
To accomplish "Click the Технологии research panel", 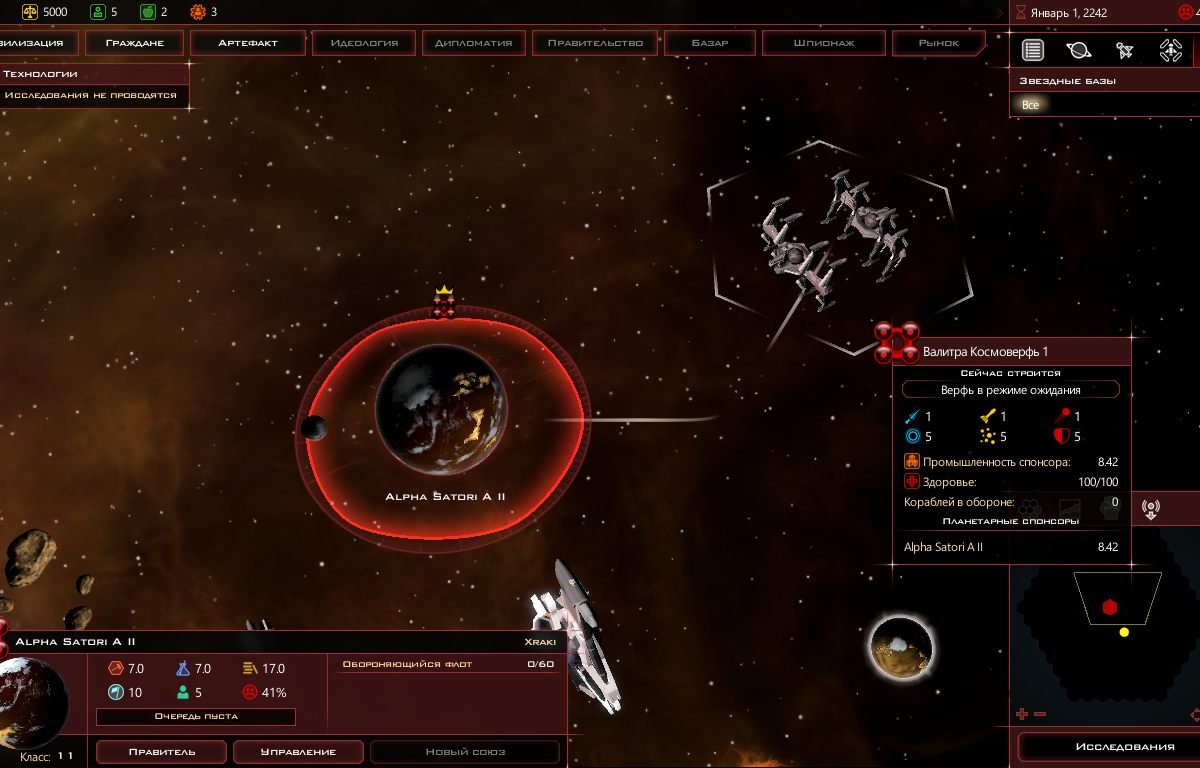I will click(94, 74).
